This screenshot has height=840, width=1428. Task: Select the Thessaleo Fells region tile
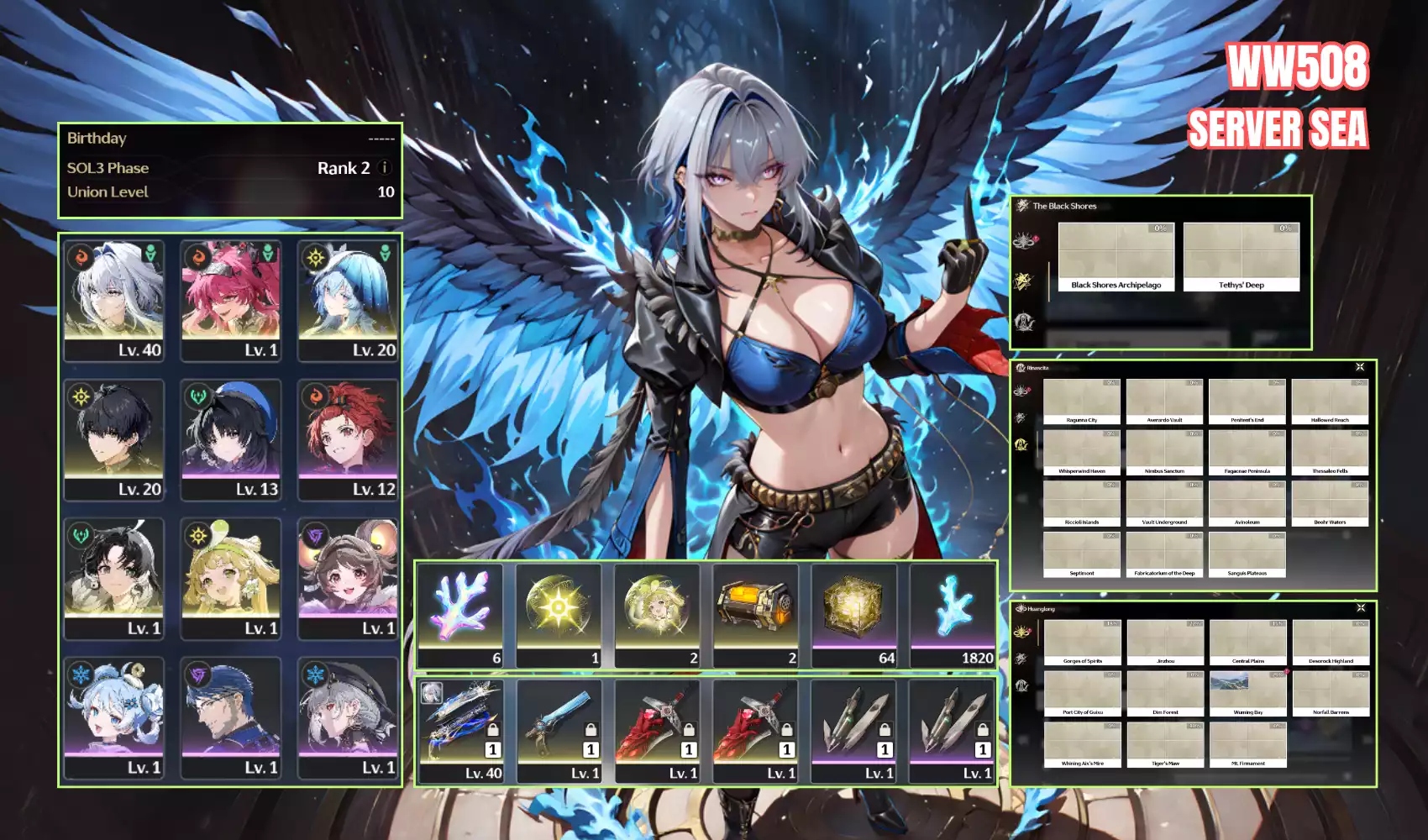[1330, 453]
